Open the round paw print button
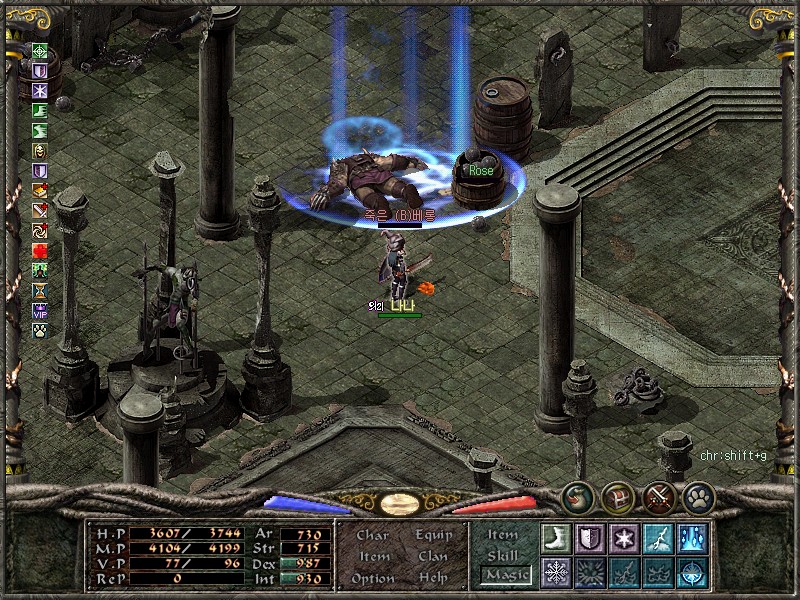The width and height of the screenshot is (800, 600). tap(697, 497)
